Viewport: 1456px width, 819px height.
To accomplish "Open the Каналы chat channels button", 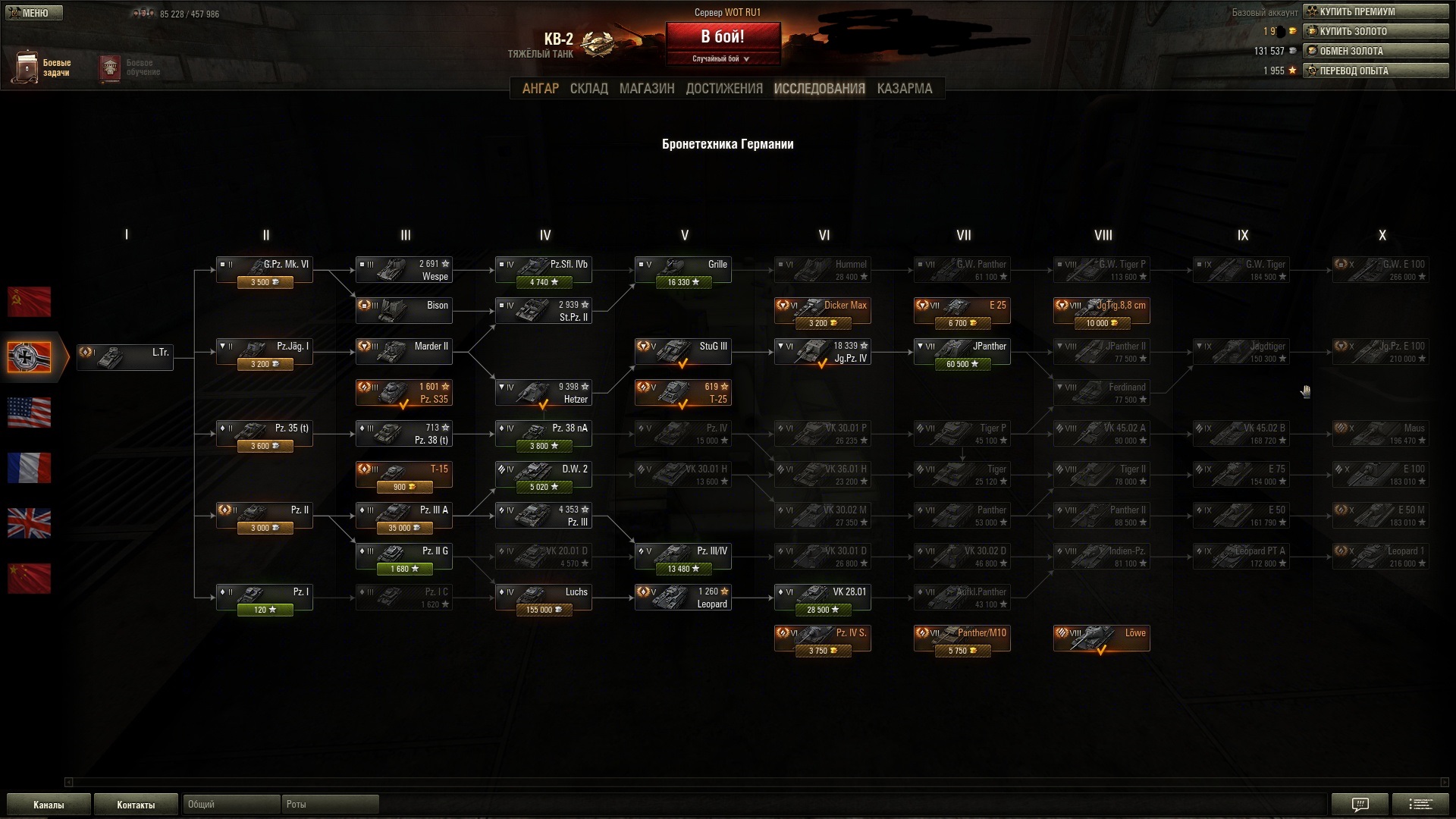I will tap(49, 805).
